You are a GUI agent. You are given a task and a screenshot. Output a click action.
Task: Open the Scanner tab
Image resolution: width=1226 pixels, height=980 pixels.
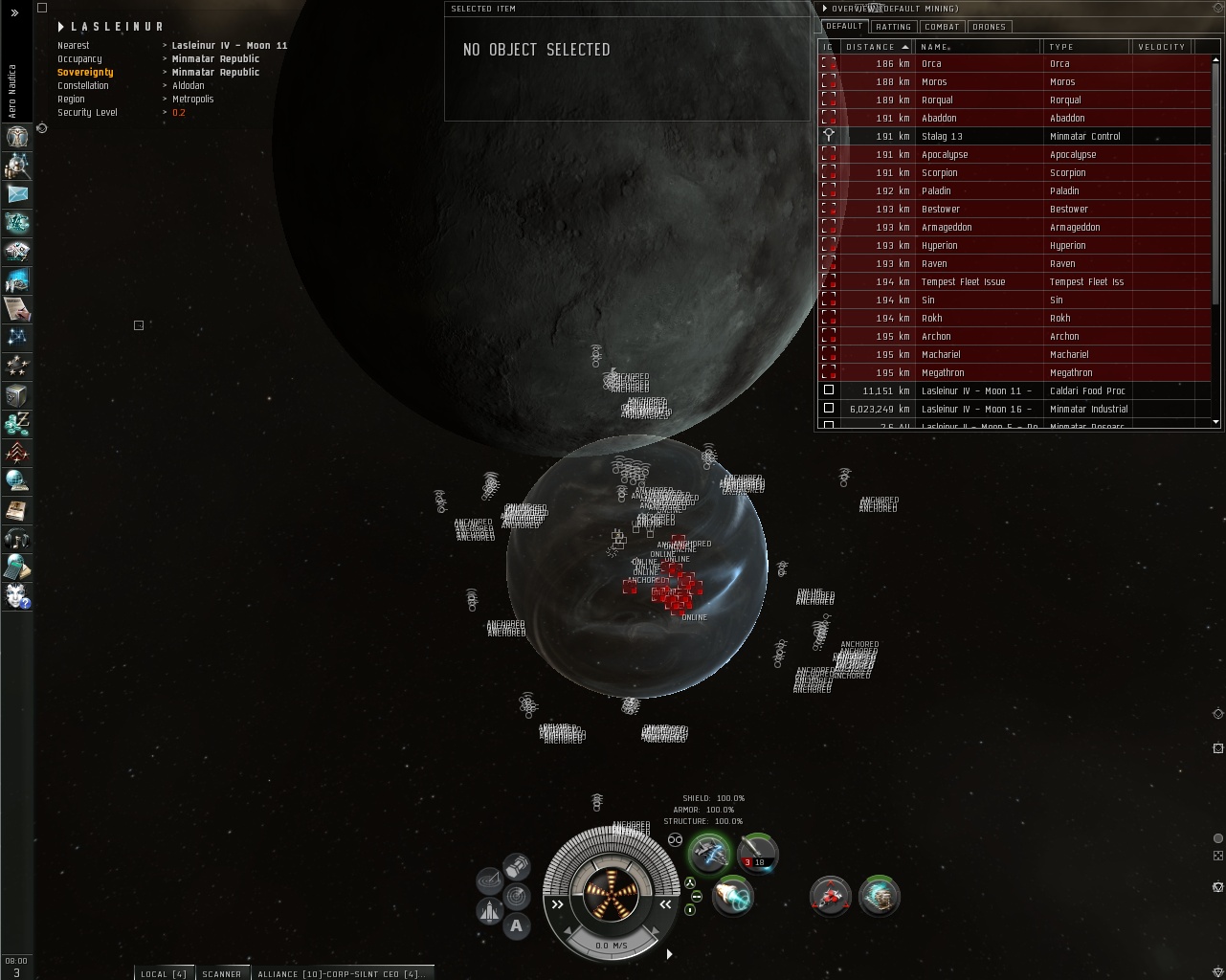(221, 973)
